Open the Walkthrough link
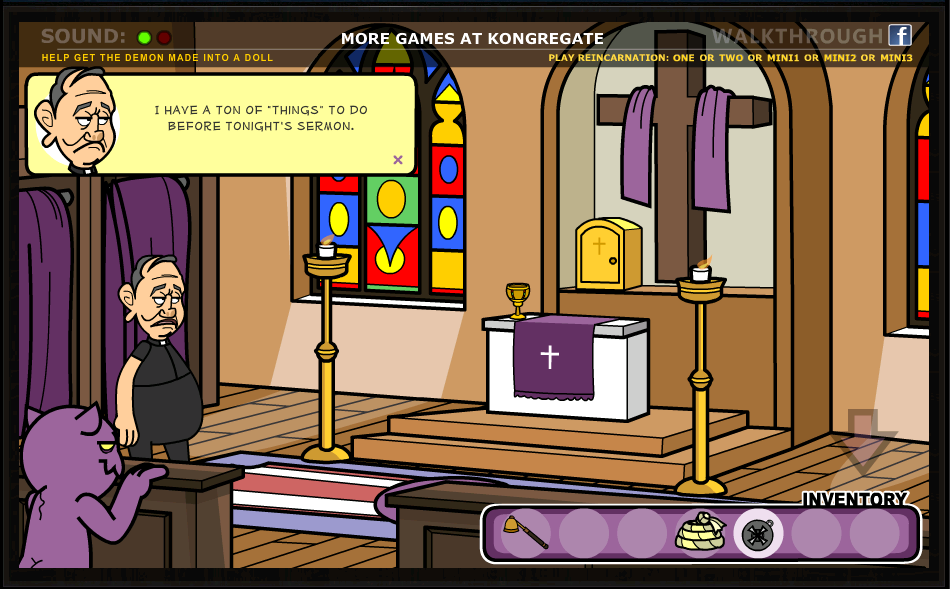The height and width of the screenshot is (589, 950). tap(797, 37)
